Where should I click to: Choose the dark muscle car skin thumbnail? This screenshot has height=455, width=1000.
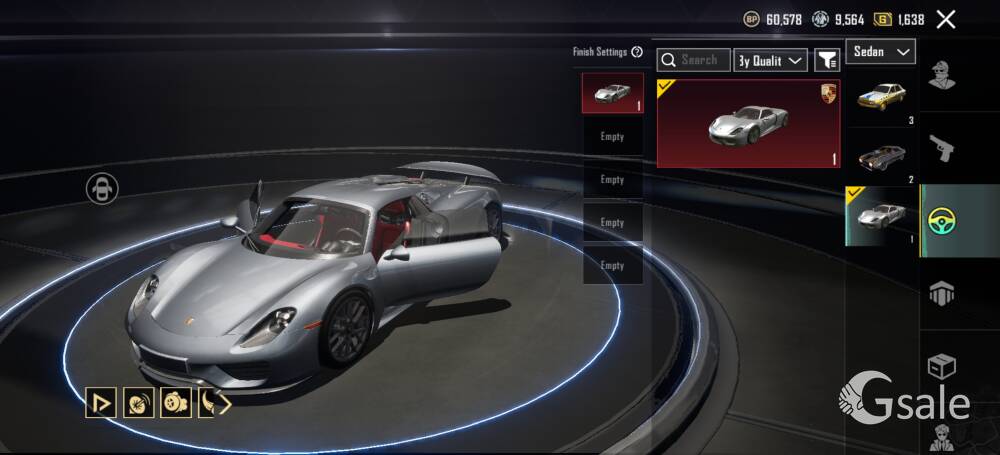(x=881, y=156)
